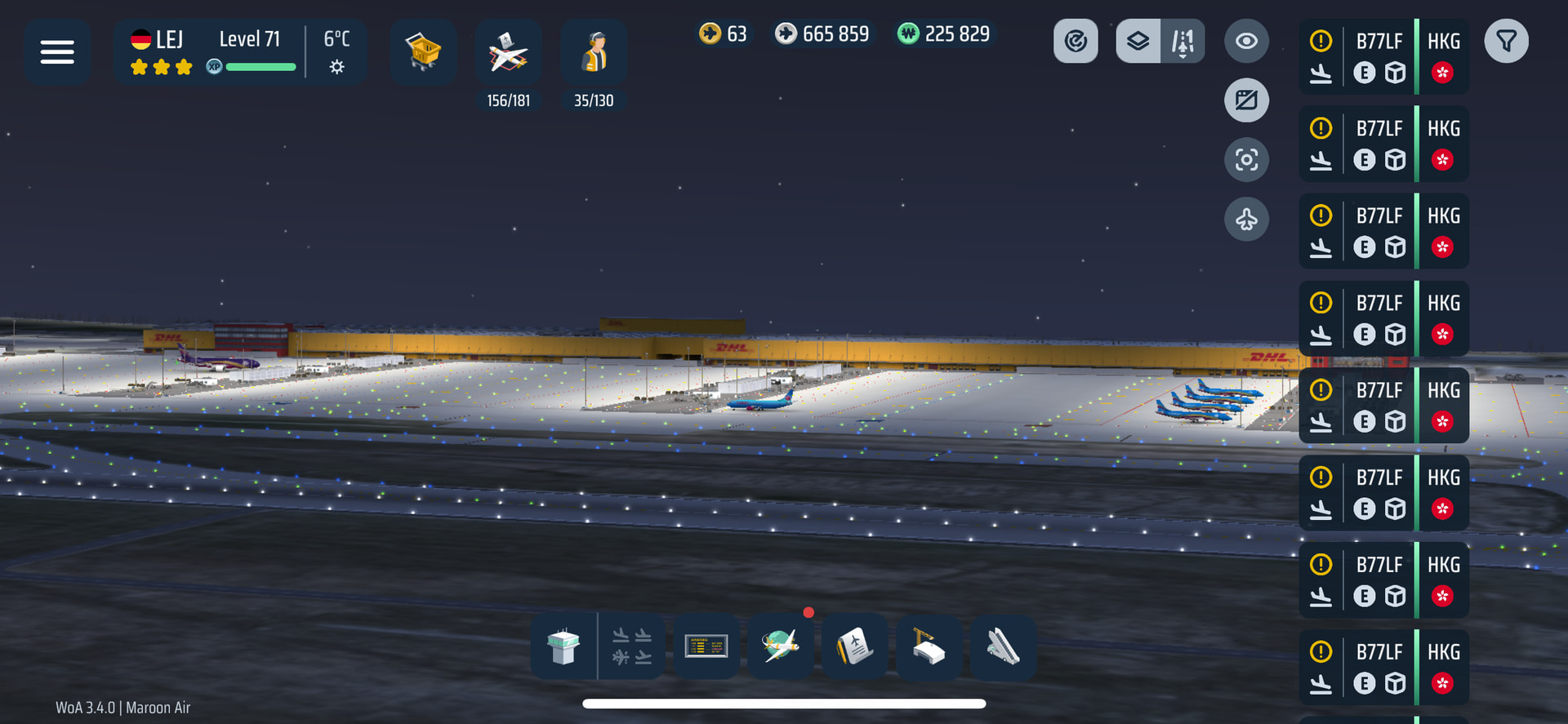Open the flight contracts document
The height and width of the screenshot is (724, 1568).
(x=854, y=646)
